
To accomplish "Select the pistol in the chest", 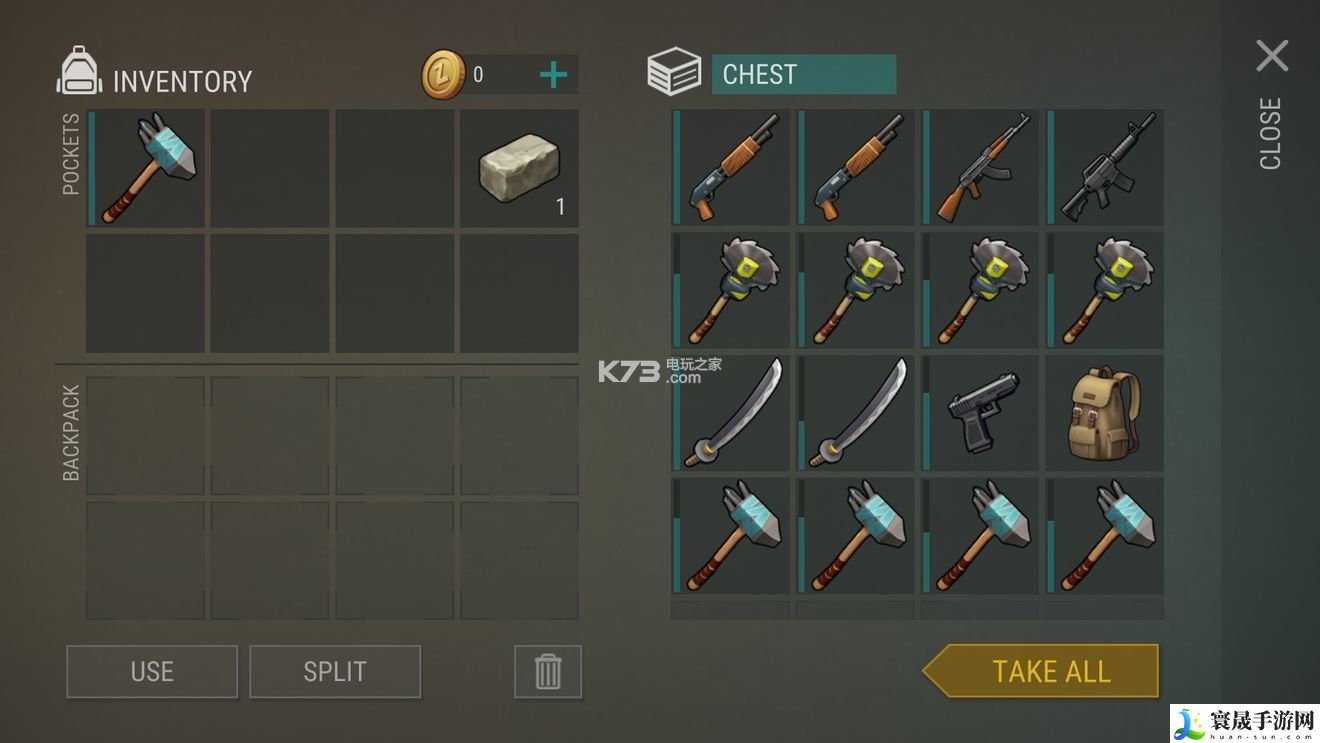I will coord(980,413).
